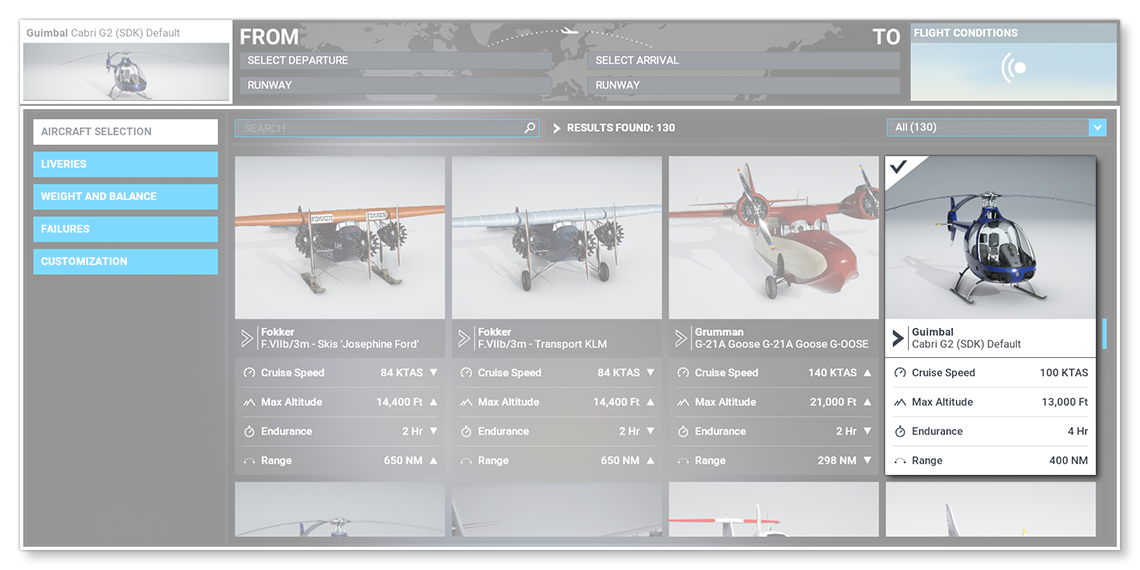
Task: Open the Select Arrival field
Action: pos(743,61)
